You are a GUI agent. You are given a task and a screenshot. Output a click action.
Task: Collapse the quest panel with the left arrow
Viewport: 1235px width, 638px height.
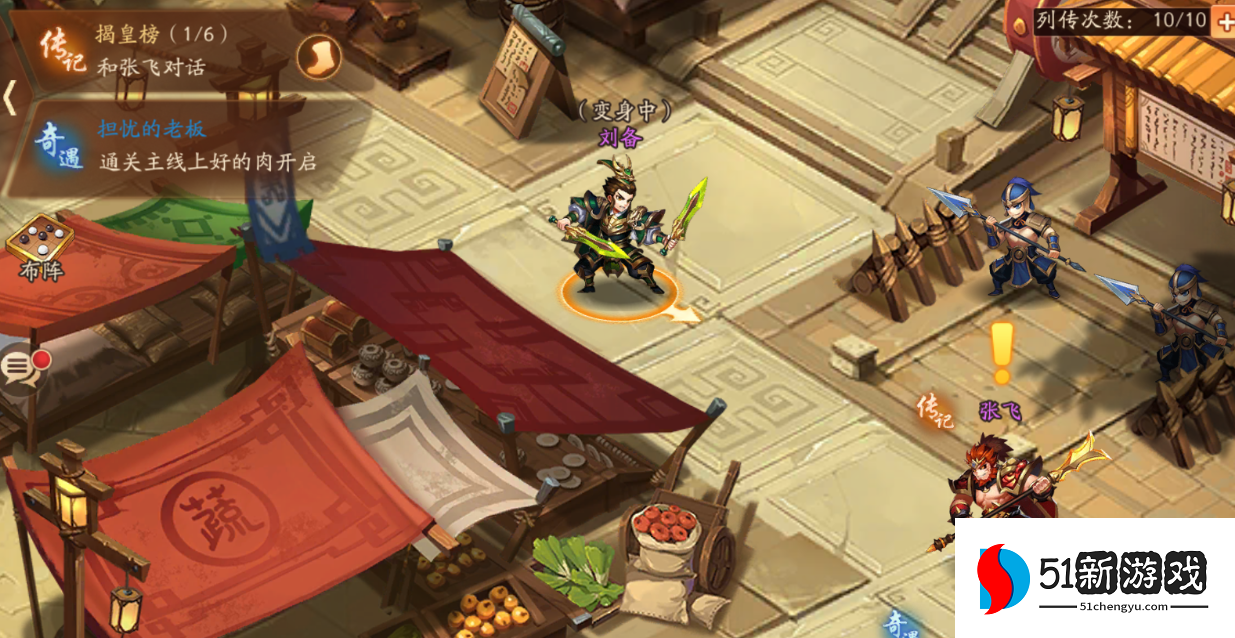pyautogui.click(x=10, y=97)
